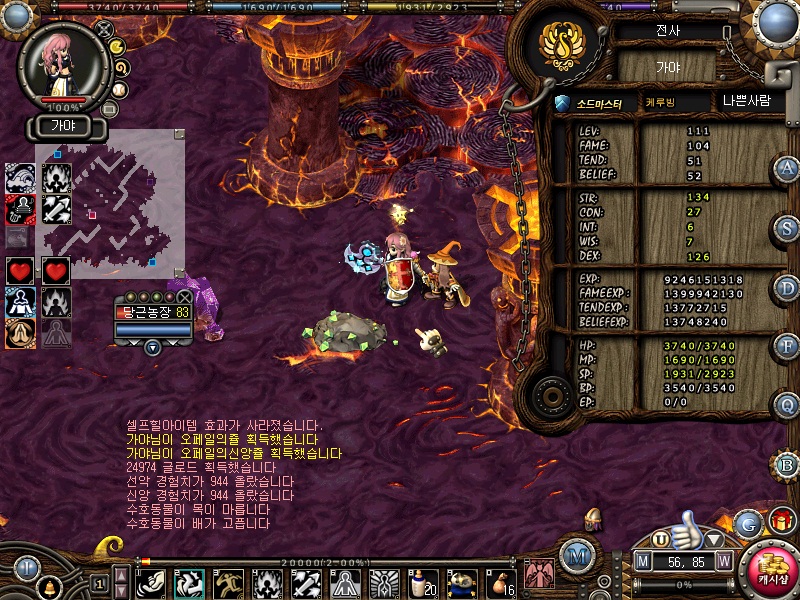
Task: Open the red gift box icon
Action: [781, 521]
